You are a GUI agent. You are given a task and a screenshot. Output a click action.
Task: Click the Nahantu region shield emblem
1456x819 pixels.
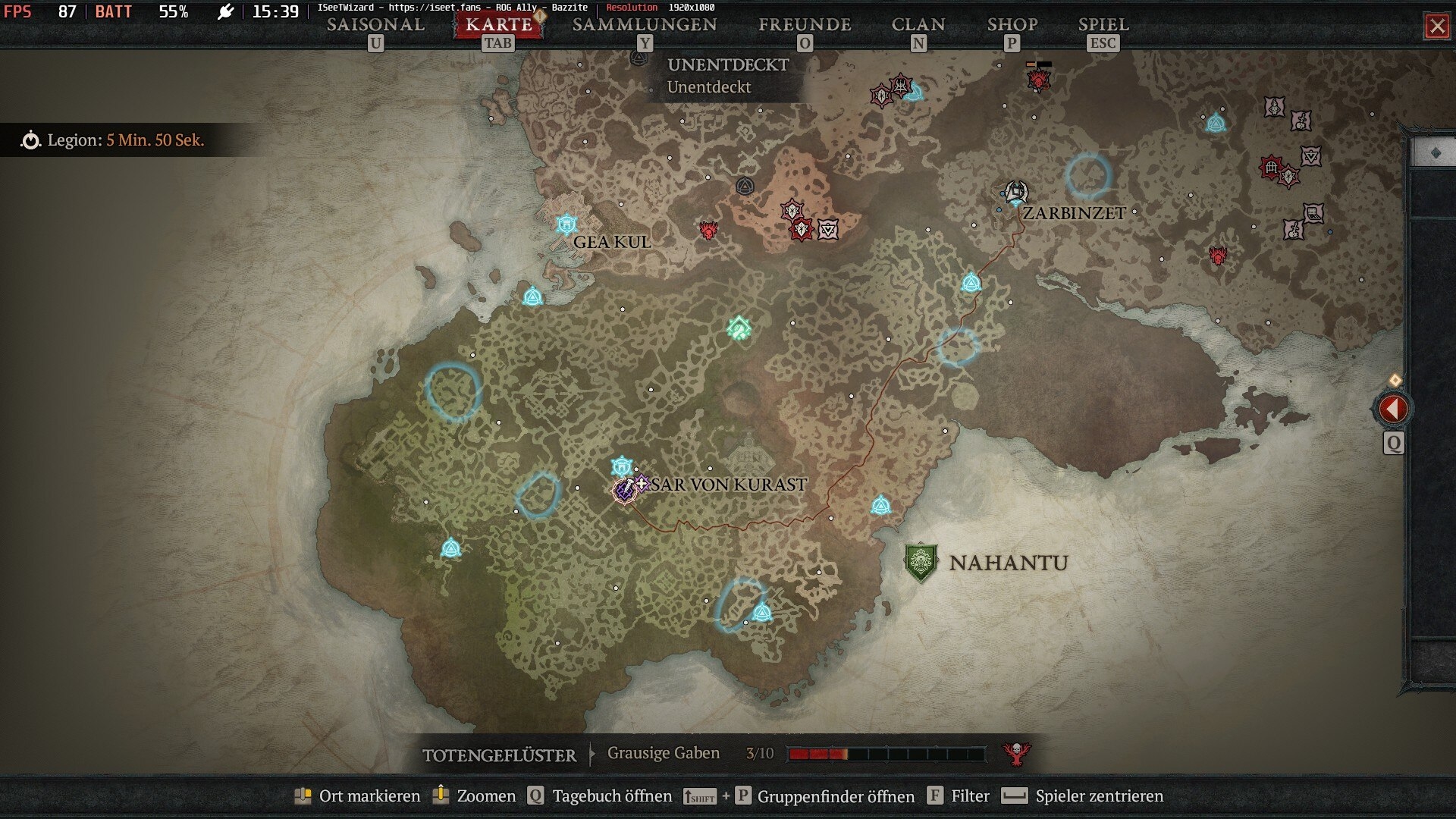(921, 563)
